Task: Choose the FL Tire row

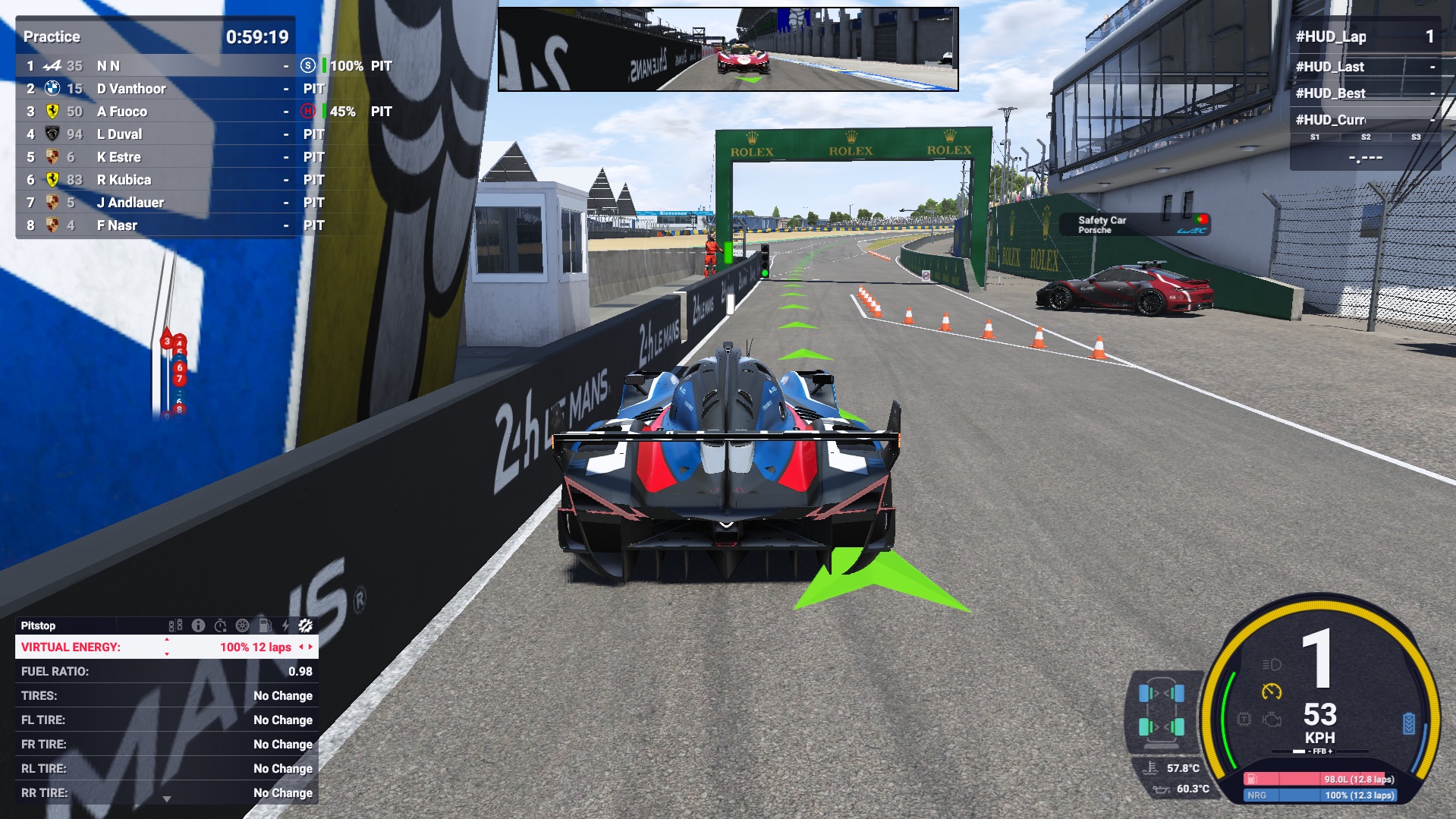Action: (x=166, y=720)
